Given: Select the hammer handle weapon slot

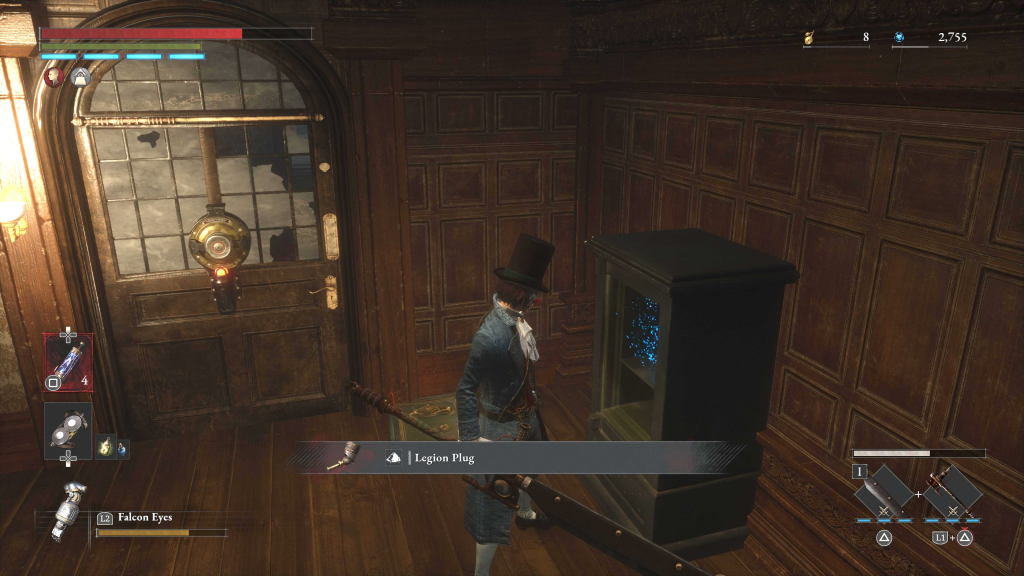Looking at the screenshot, I should point(950,492).
